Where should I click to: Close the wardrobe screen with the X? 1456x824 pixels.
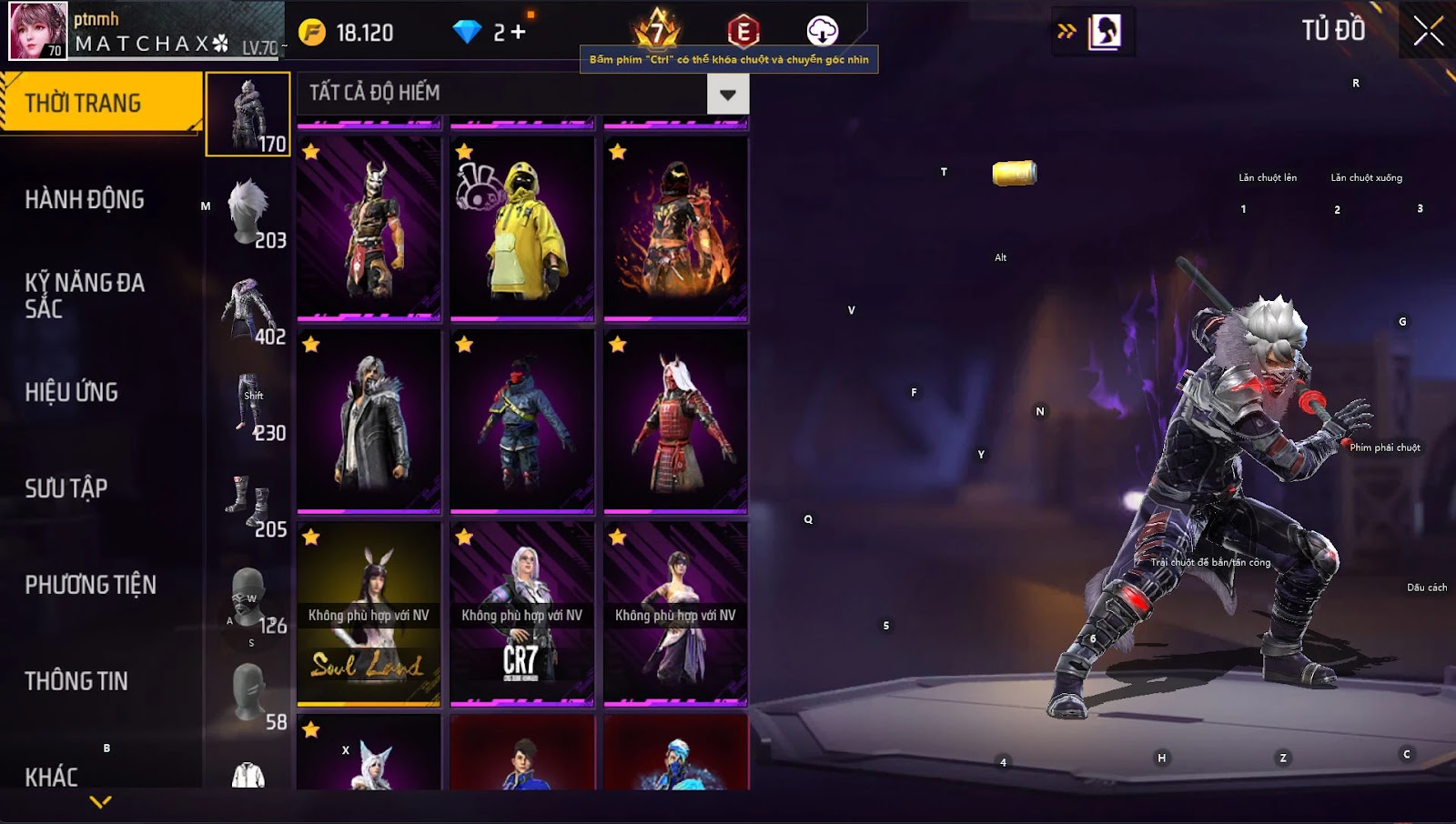(x=1428, y=31)
